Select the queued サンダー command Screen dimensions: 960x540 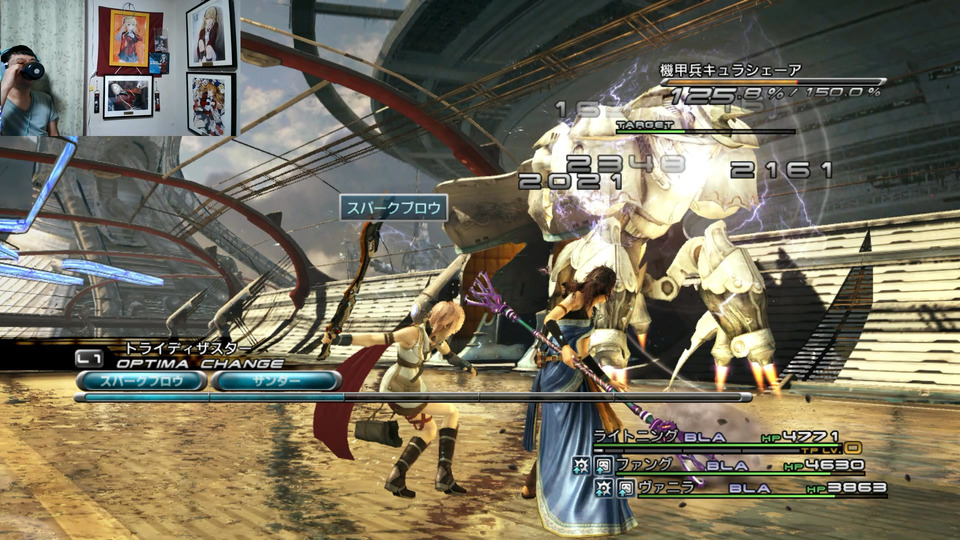click(276, 381)
